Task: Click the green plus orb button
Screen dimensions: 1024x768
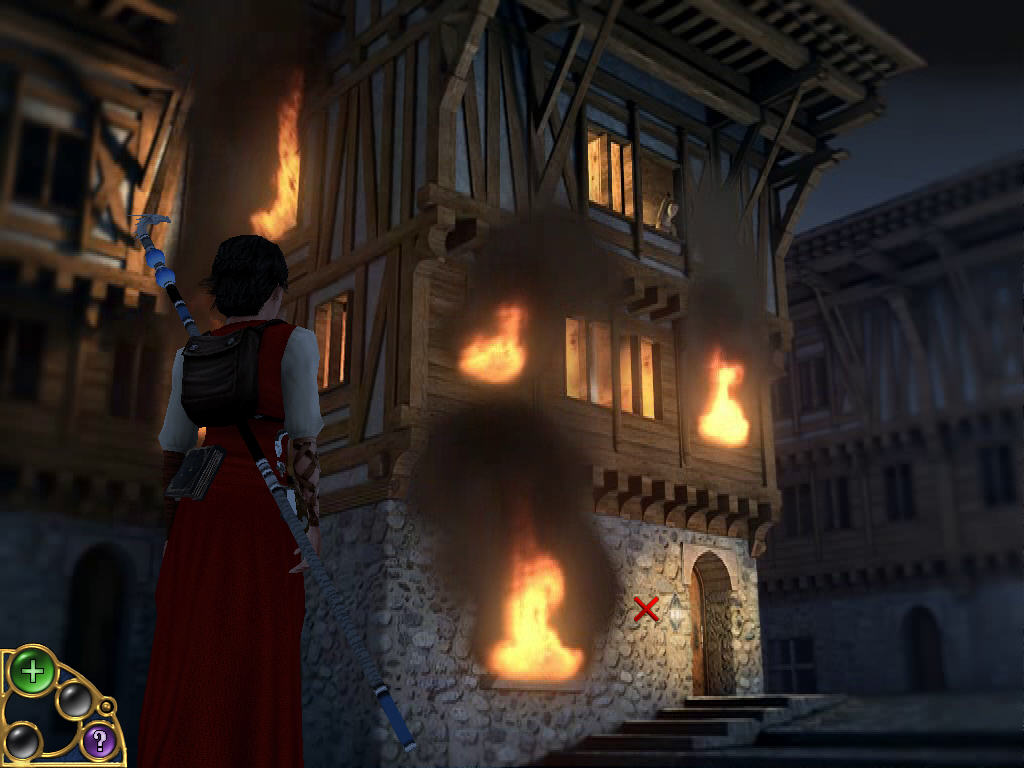Action: click(x=32, y=671)
